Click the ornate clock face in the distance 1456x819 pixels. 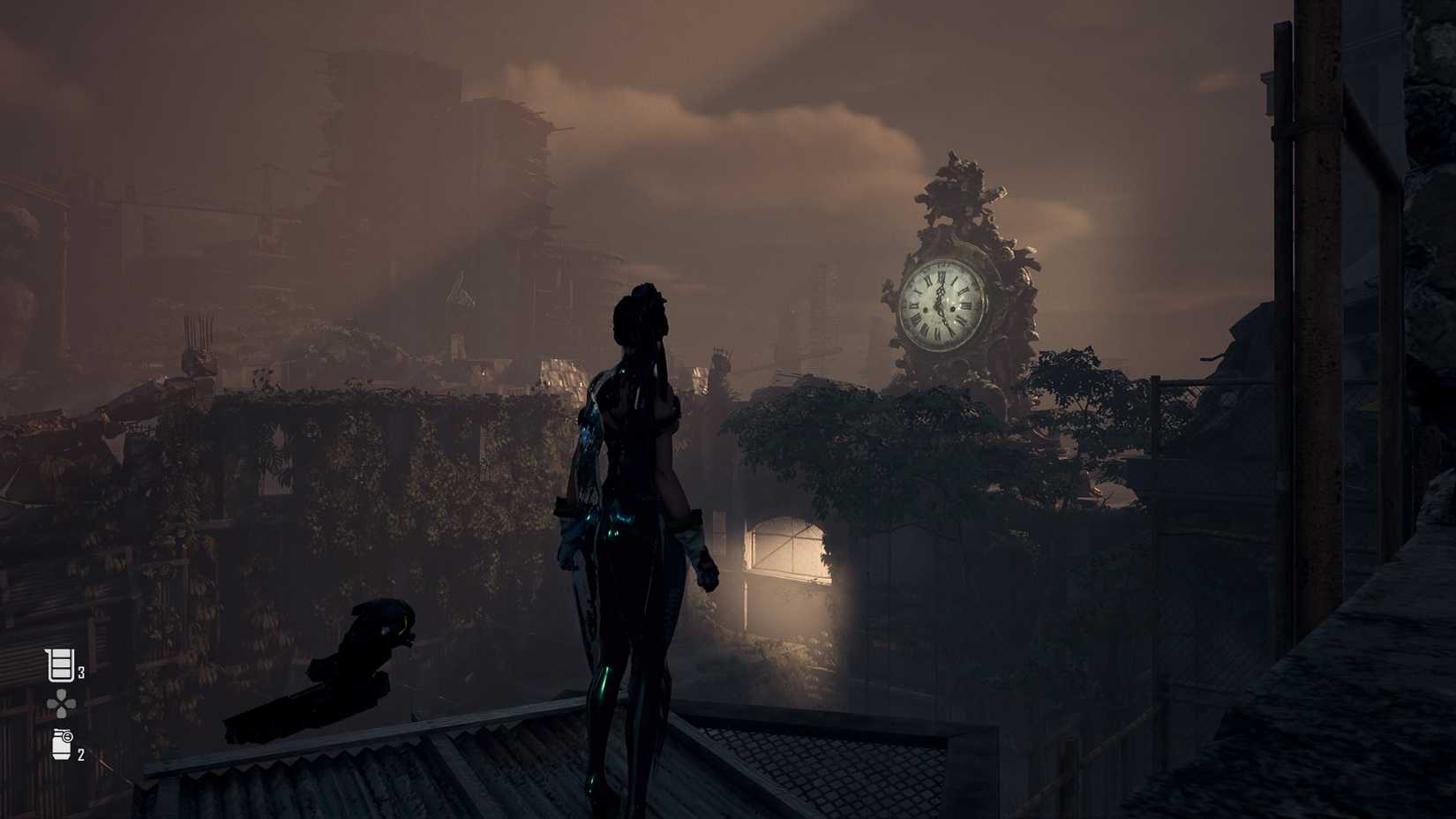938,304
